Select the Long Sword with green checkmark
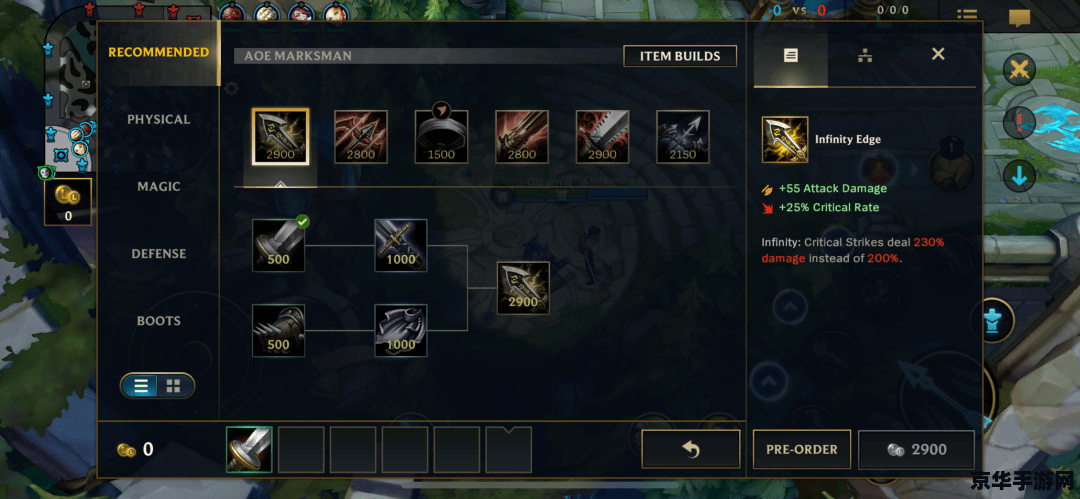 278,245
